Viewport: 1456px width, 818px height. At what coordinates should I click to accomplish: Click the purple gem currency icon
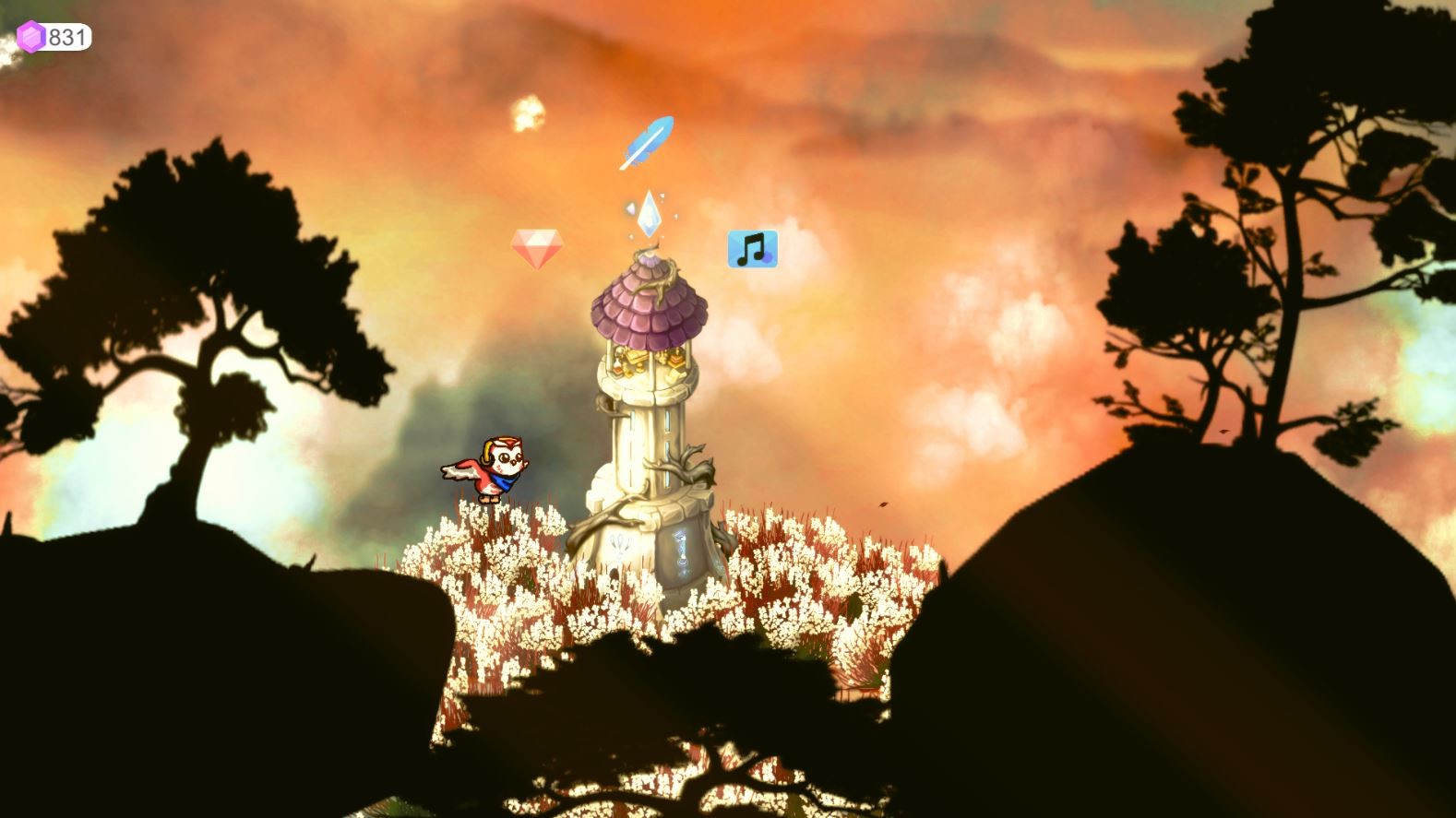(30, 35)
